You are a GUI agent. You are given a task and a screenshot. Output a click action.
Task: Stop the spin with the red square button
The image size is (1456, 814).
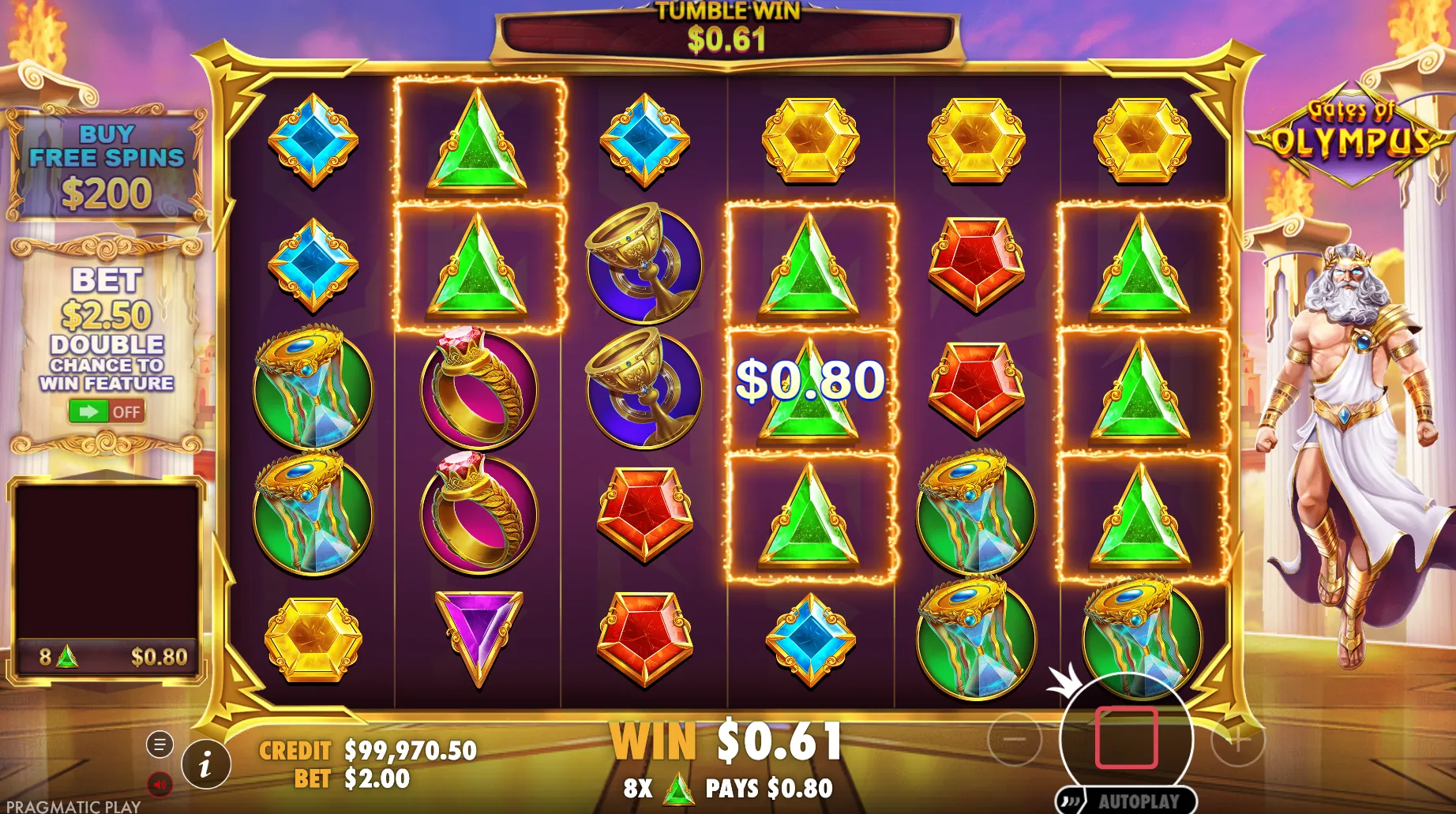click(x=1126, y=738)
